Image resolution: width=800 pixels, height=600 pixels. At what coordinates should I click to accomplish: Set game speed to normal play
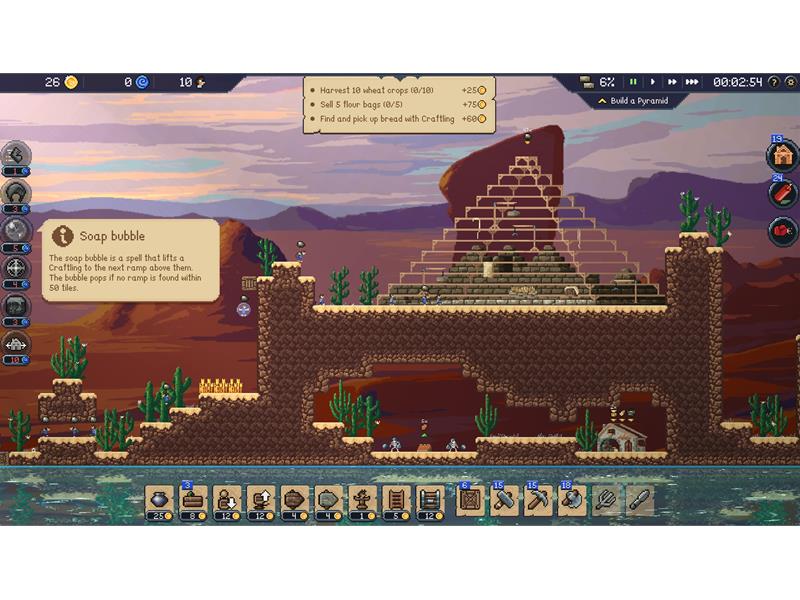point(653,82)
